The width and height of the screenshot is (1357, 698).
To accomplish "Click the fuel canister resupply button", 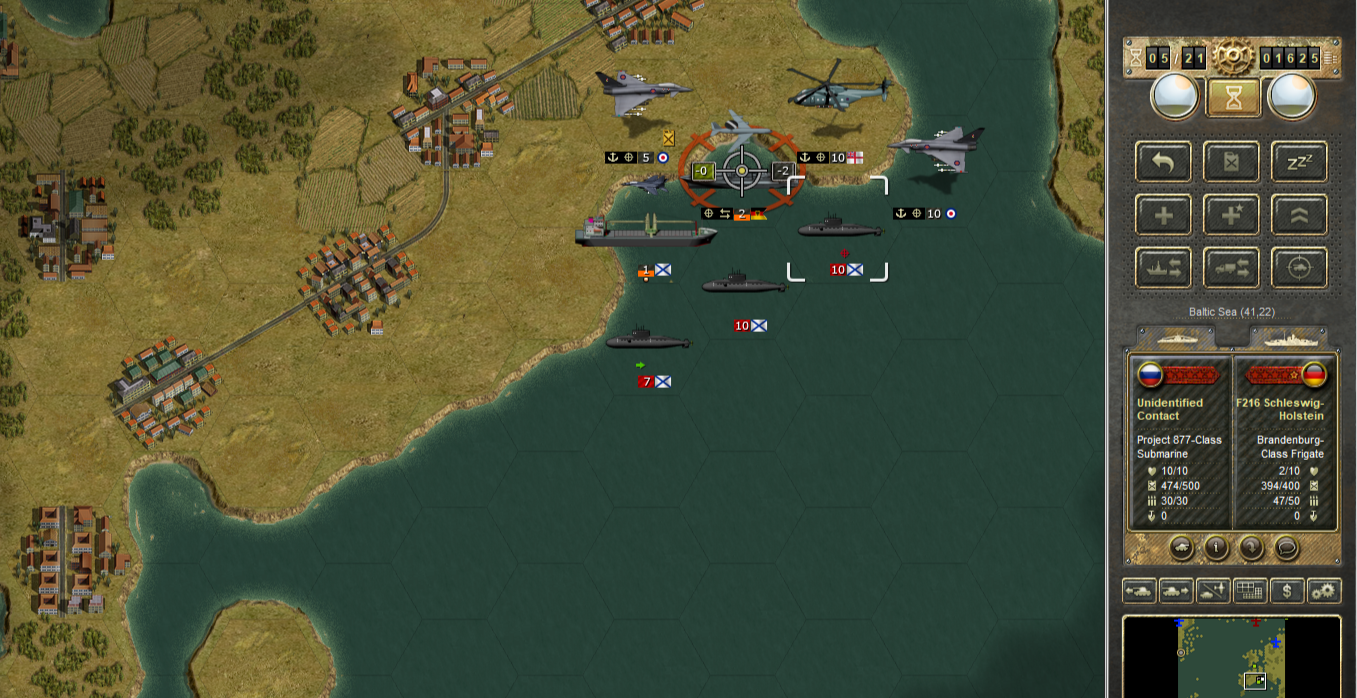I will (1231, 162).
